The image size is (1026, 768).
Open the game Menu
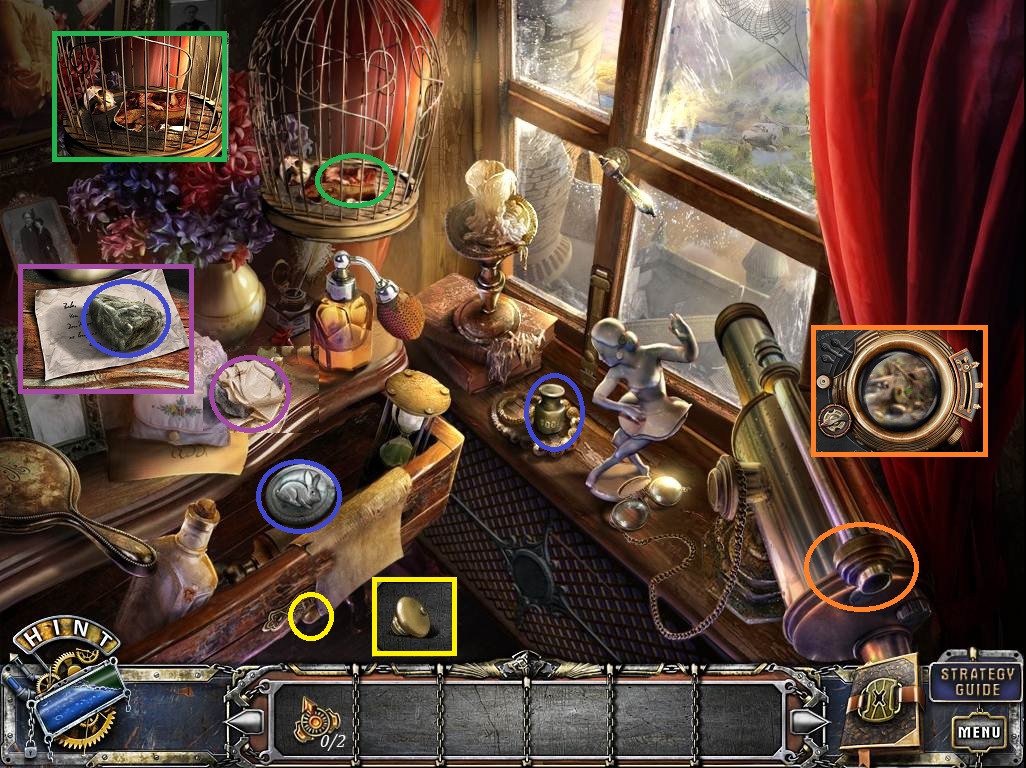(978, 732)
